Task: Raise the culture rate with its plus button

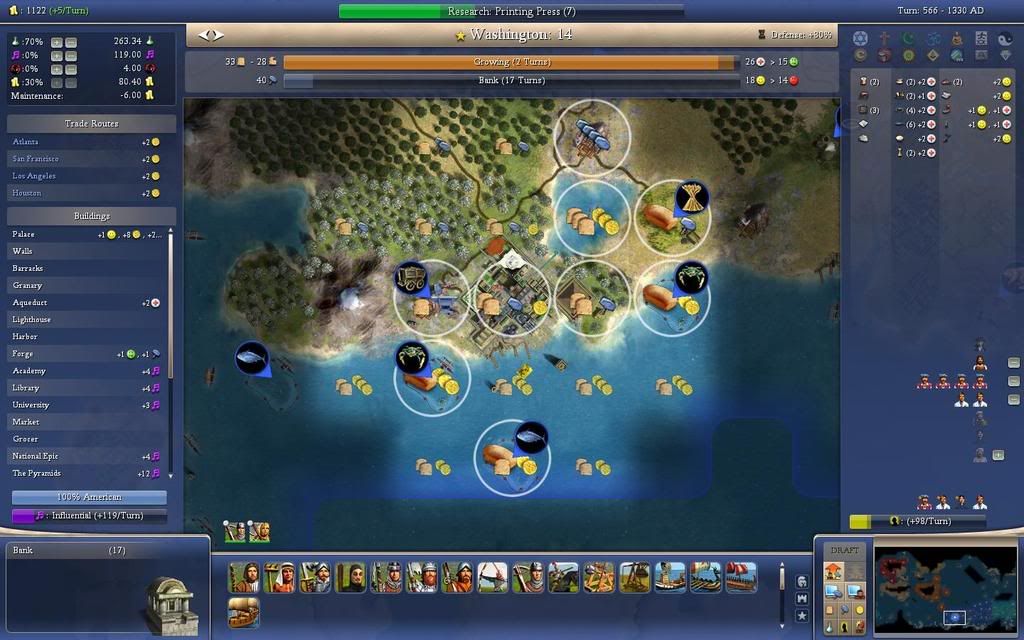Action: tap(56, 56)
